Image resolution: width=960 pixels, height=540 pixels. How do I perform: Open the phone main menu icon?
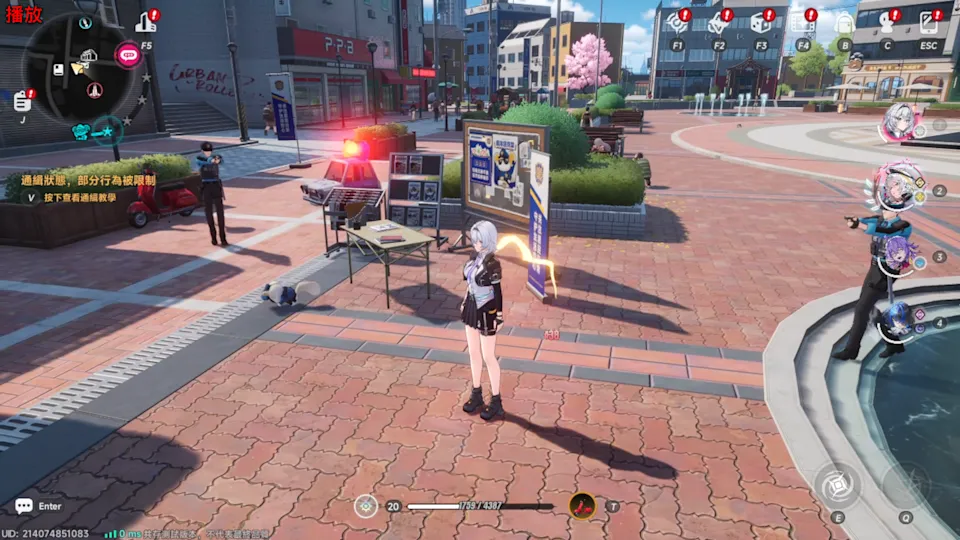coord(929,23)
